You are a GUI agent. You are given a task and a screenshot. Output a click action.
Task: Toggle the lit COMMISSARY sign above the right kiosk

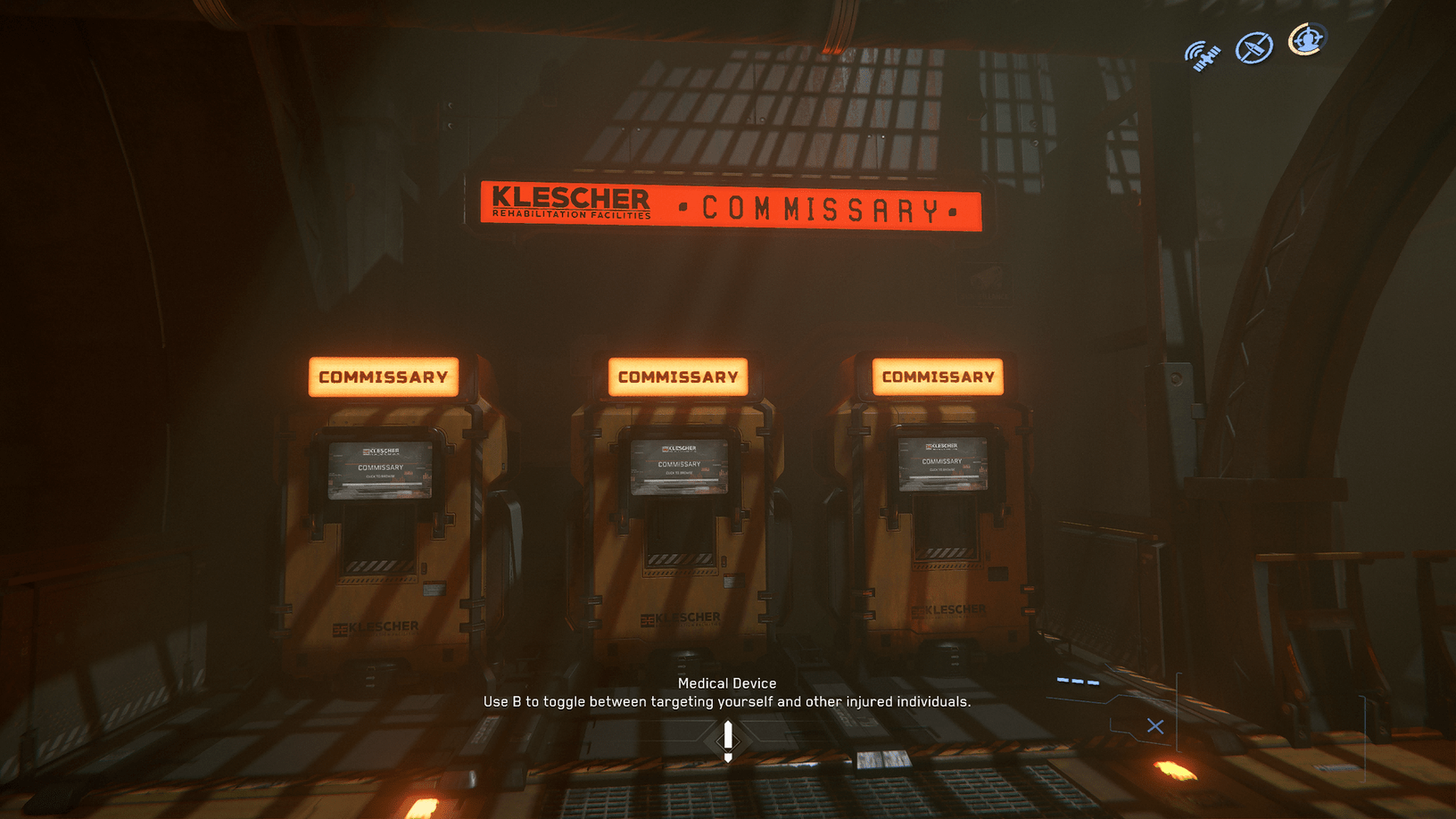point(939,376)
